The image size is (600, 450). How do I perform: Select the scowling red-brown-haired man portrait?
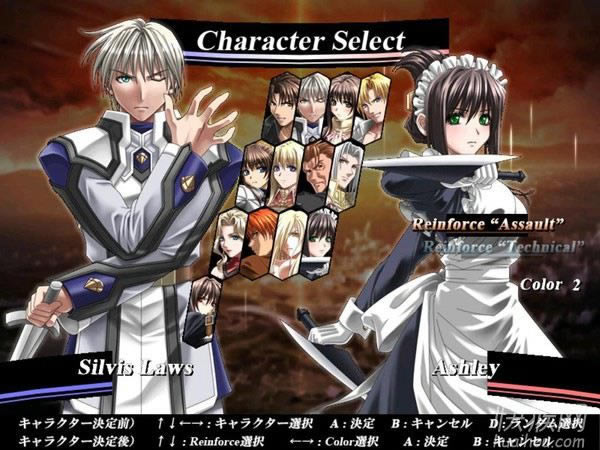point(318,172)
